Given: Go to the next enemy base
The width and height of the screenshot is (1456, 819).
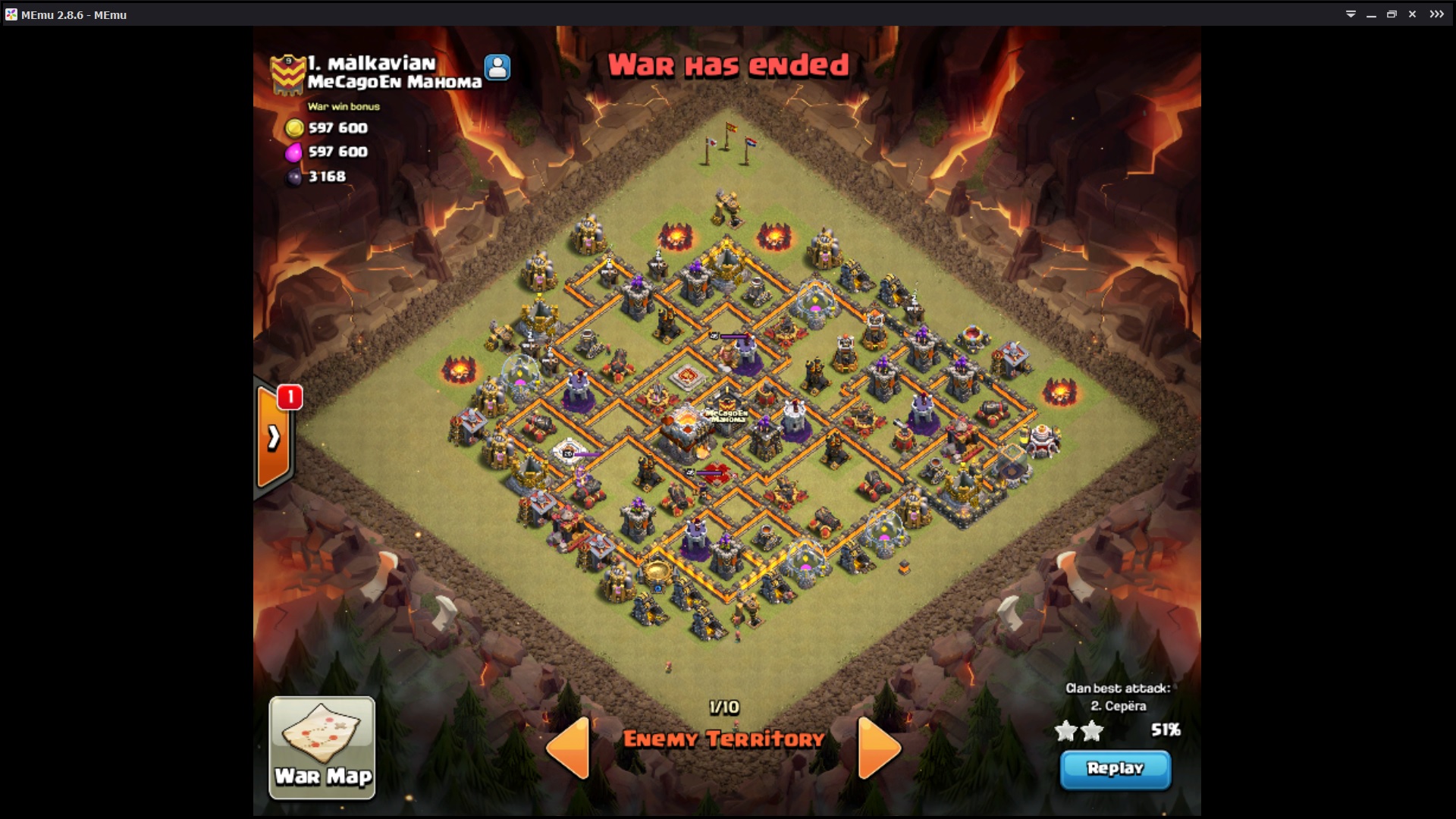Looking at the screenshot, I should pyautogui.click(x=878, y=748).
